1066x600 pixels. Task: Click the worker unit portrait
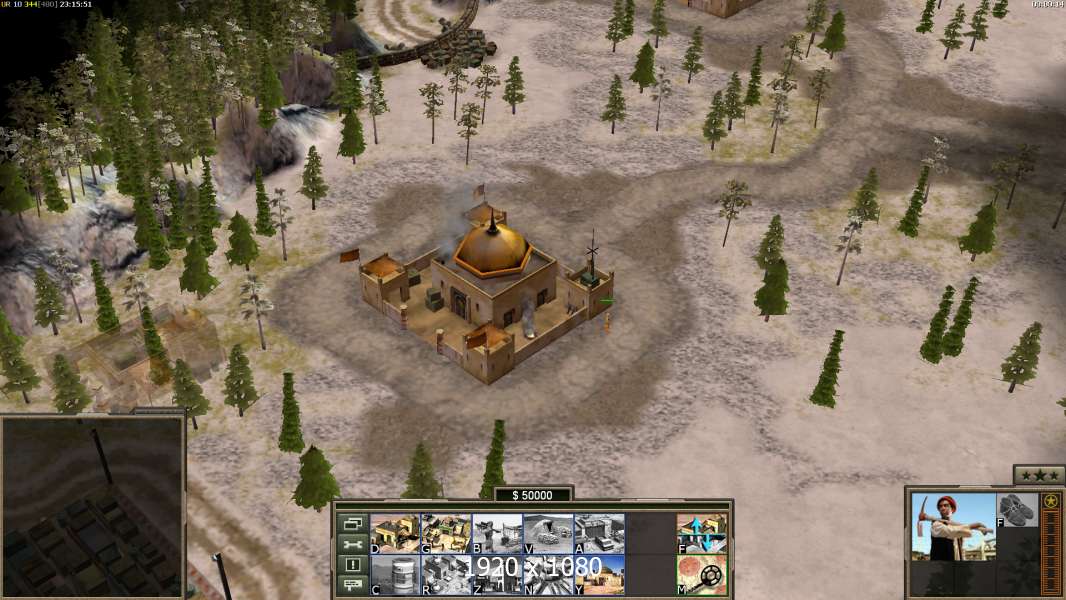coord(953,527)
